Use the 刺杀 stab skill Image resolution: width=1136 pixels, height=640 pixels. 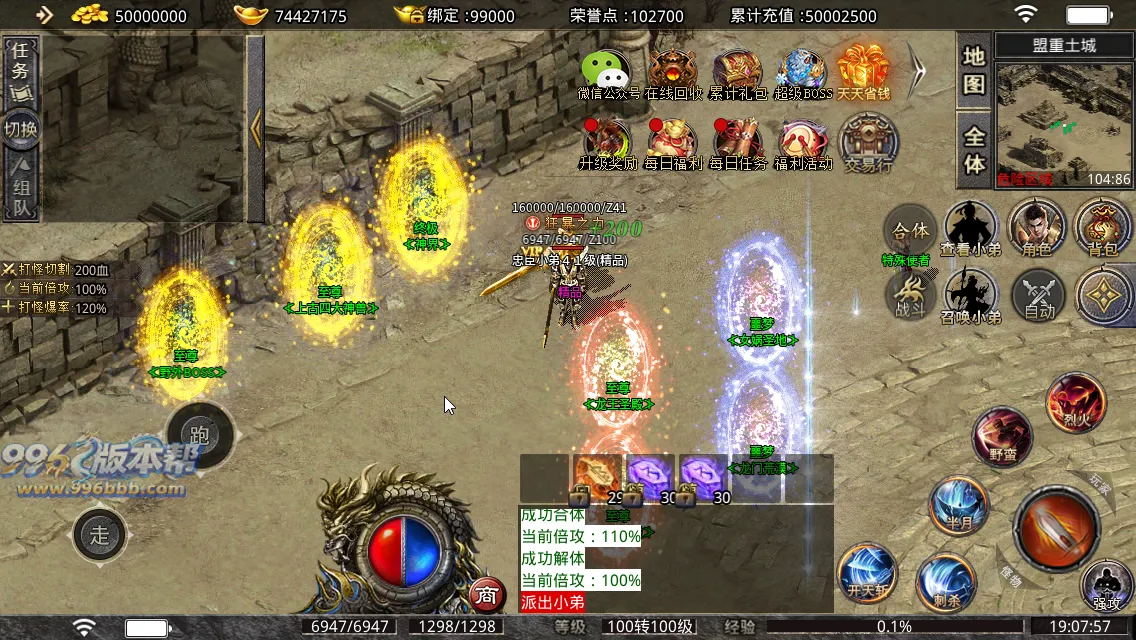946,582
